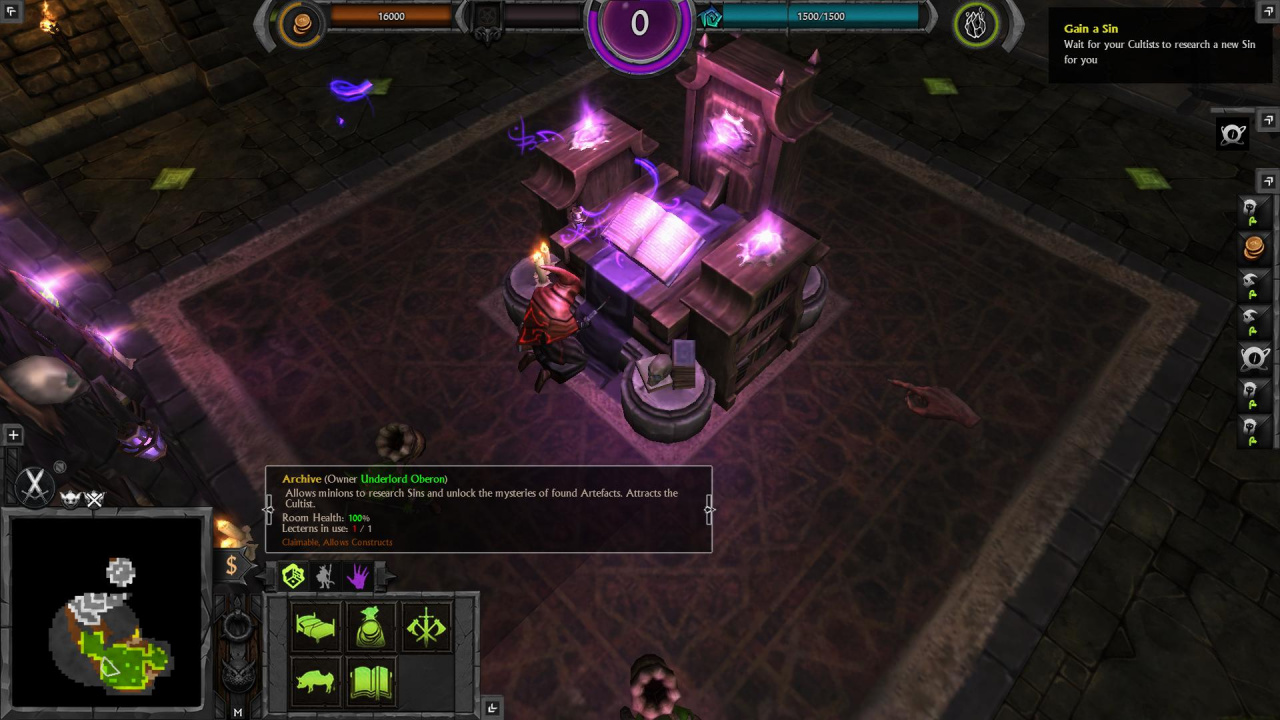The width and height of the screenshot is (1280, 720).
Task: Select the Lair bed room
Action: click(315, 628)
